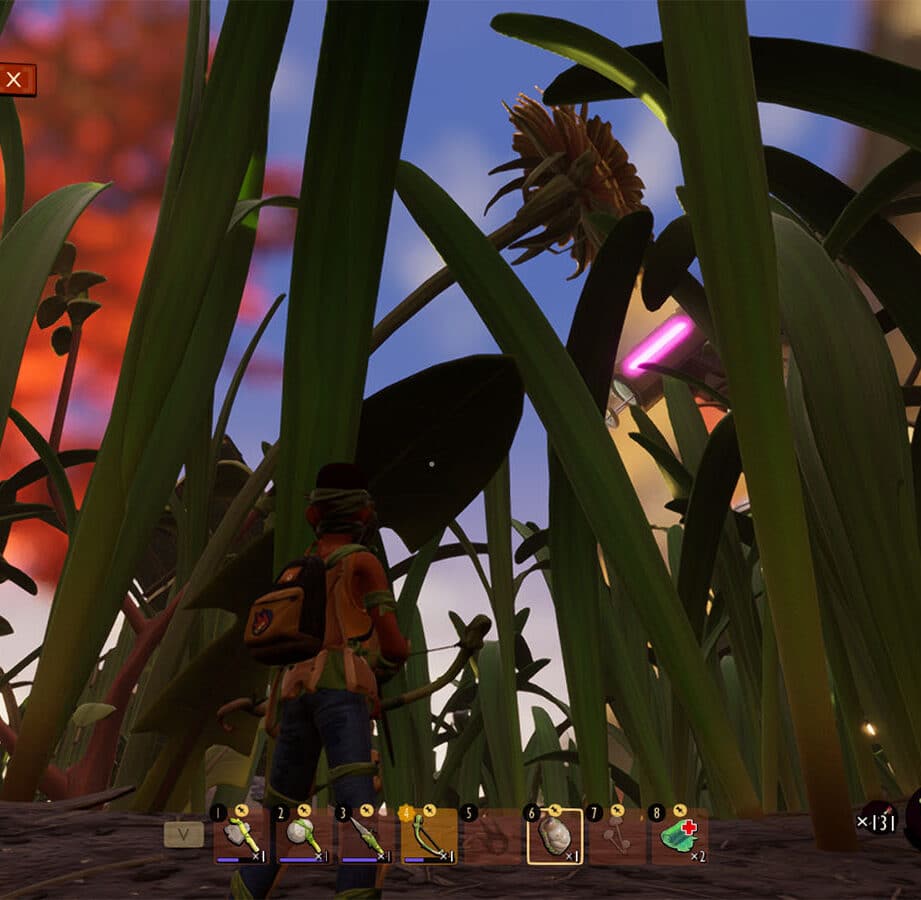The image size is (921, 900).
Task: Select the bow in hotbar slot 4
Action: coord(429,836)
